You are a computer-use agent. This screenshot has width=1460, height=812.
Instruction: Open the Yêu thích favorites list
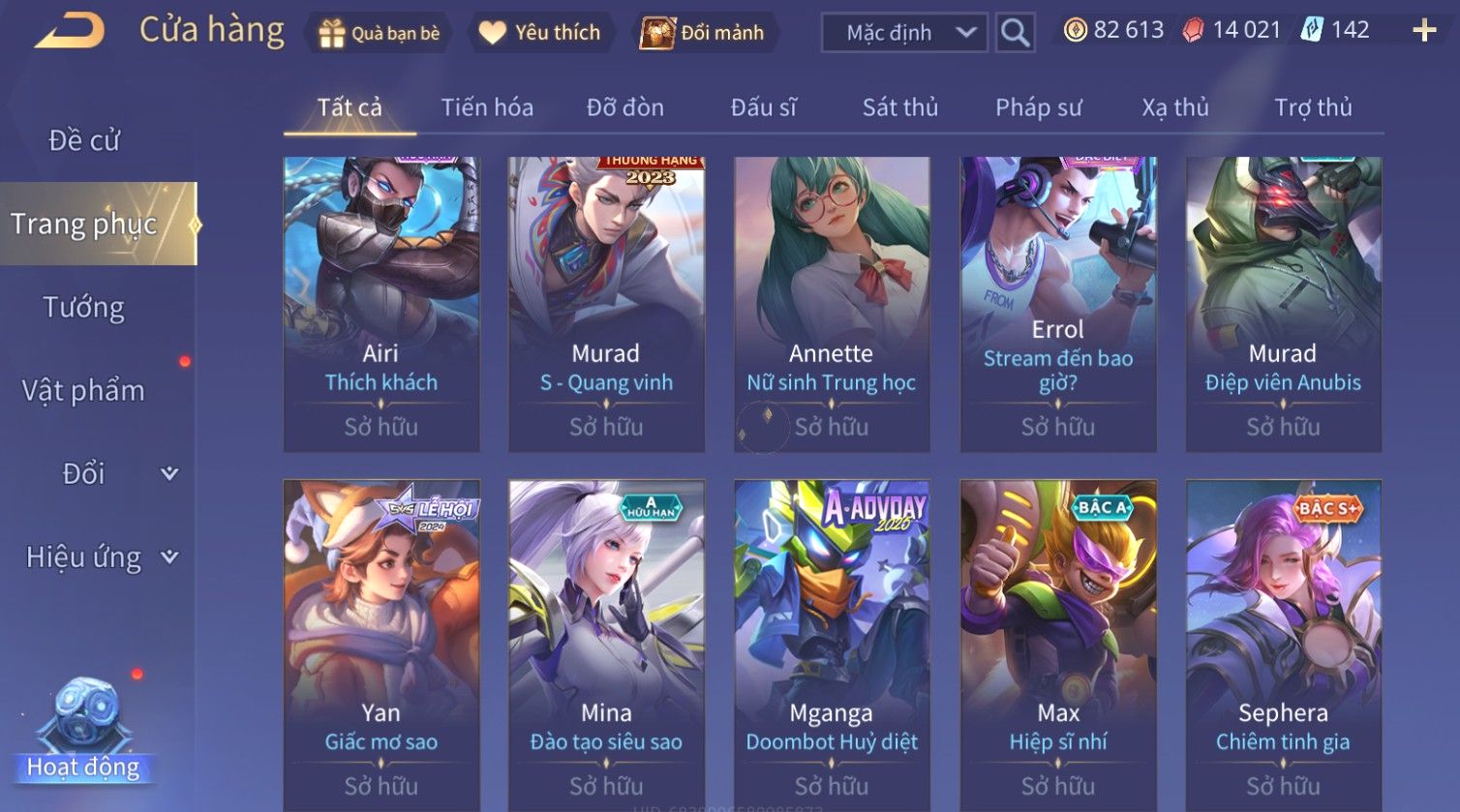point(539,33)
